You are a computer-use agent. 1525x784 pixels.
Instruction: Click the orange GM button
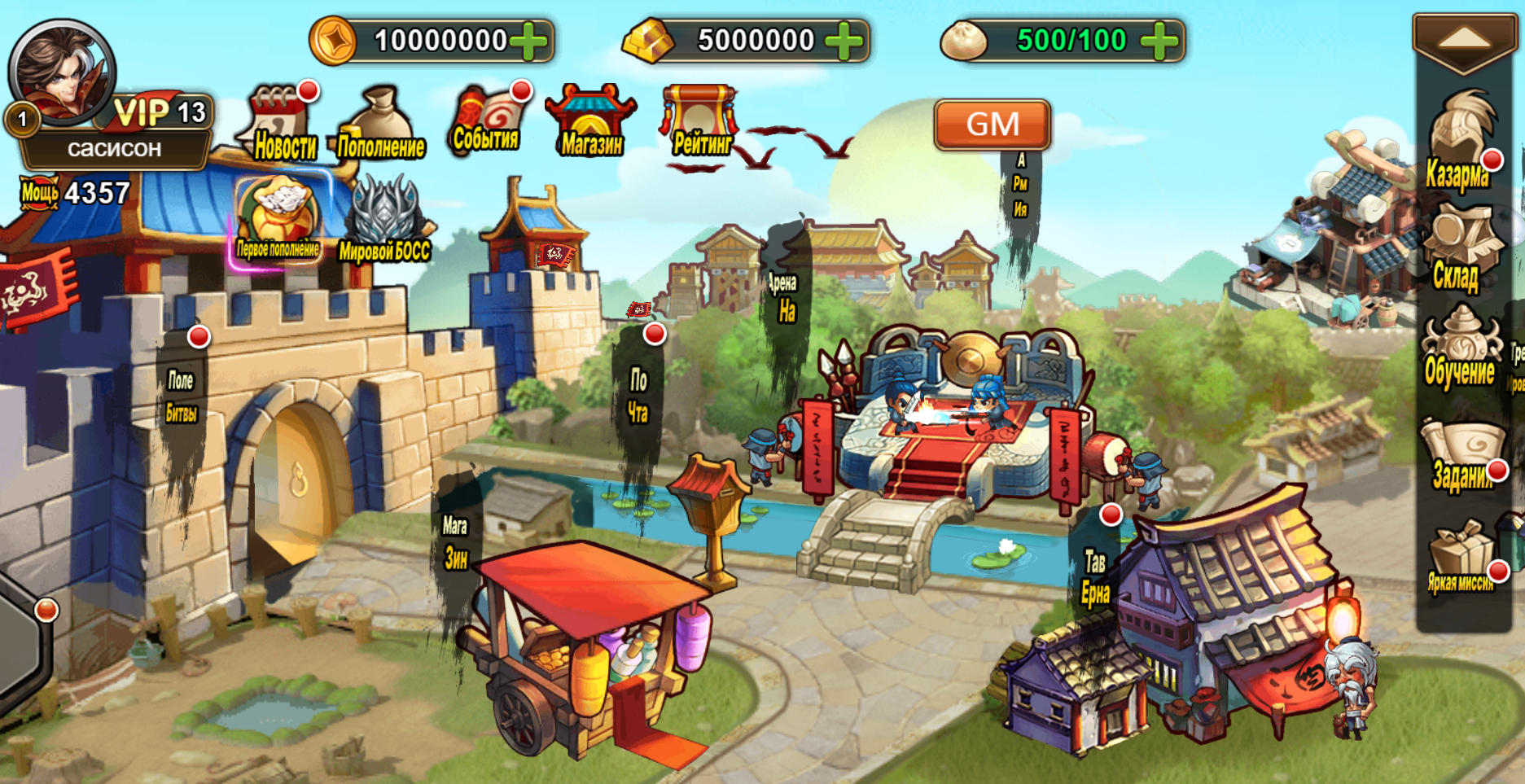click(x=992, y=125)
